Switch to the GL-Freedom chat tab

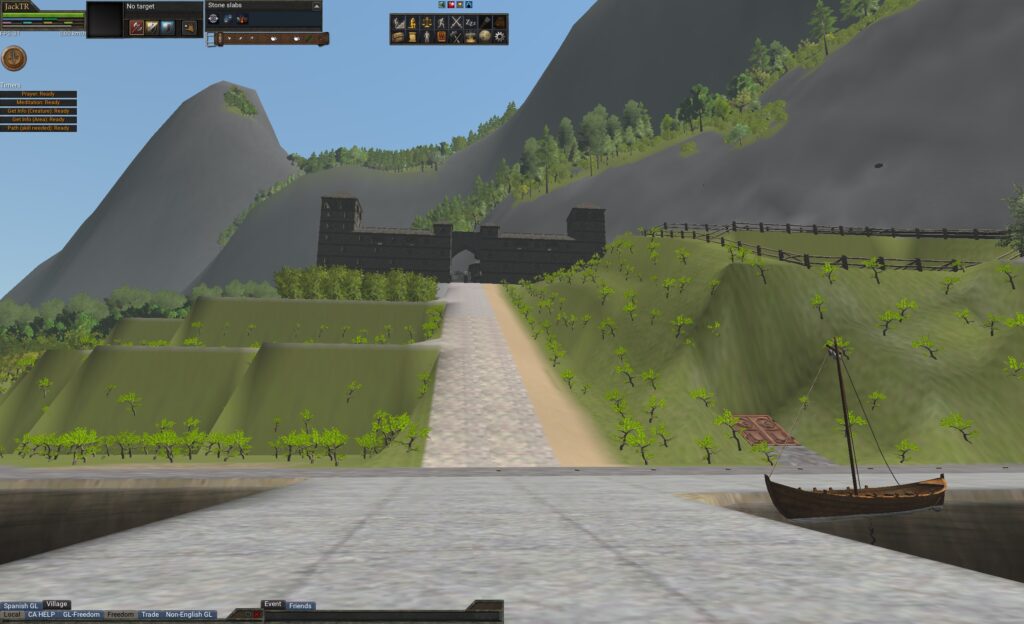[82, 615]
